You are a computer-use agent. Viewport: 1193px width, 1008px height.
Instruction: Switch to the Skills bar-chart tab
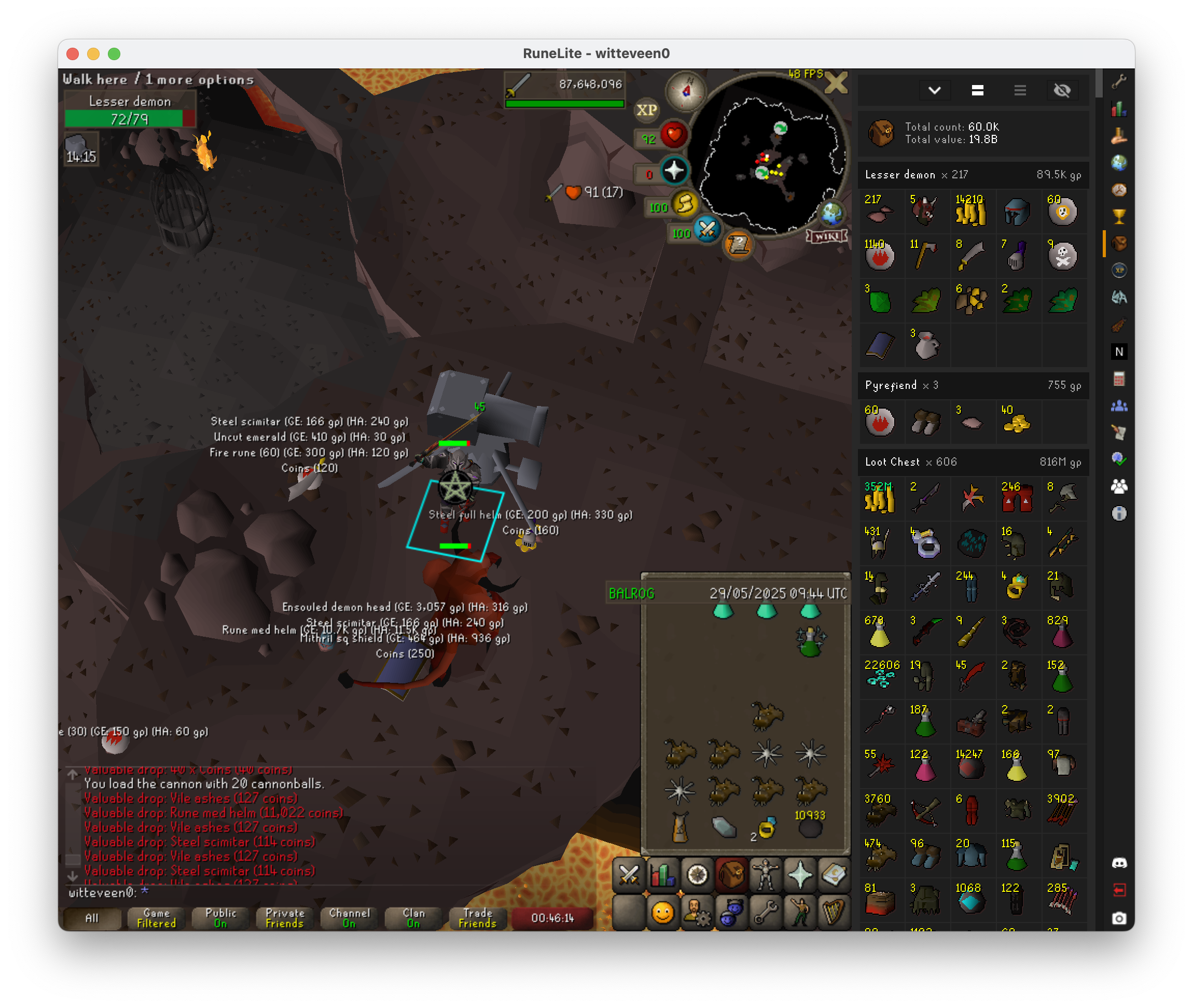(x=663, y=875)
